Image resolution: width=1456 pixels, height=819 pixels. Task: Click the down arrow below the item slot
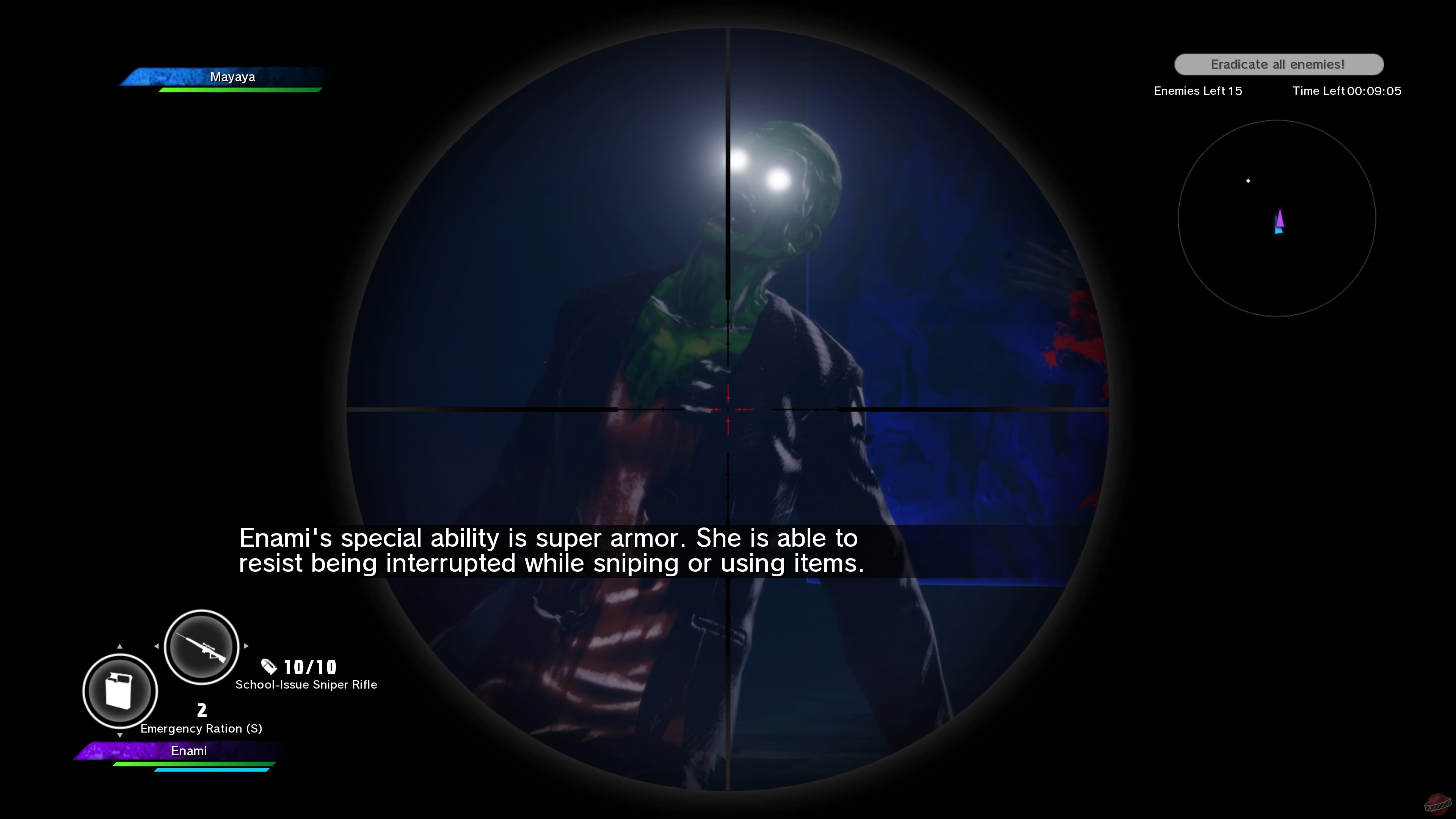pos(120,735)
